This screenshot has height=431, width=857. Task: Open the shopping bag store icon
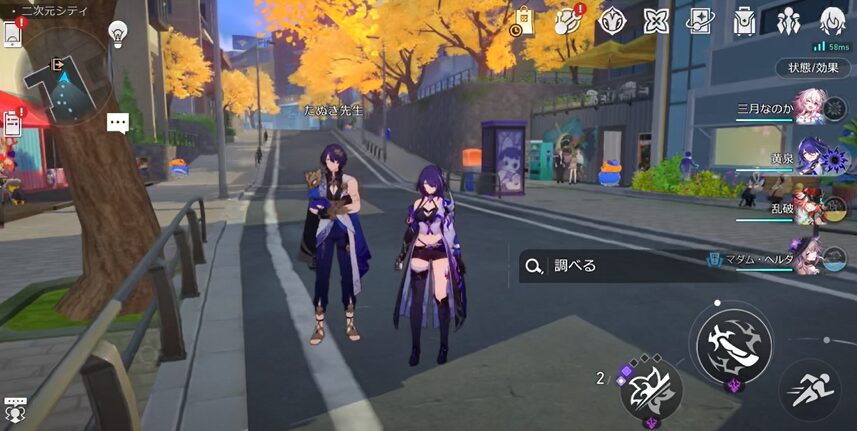coord(523,21)
